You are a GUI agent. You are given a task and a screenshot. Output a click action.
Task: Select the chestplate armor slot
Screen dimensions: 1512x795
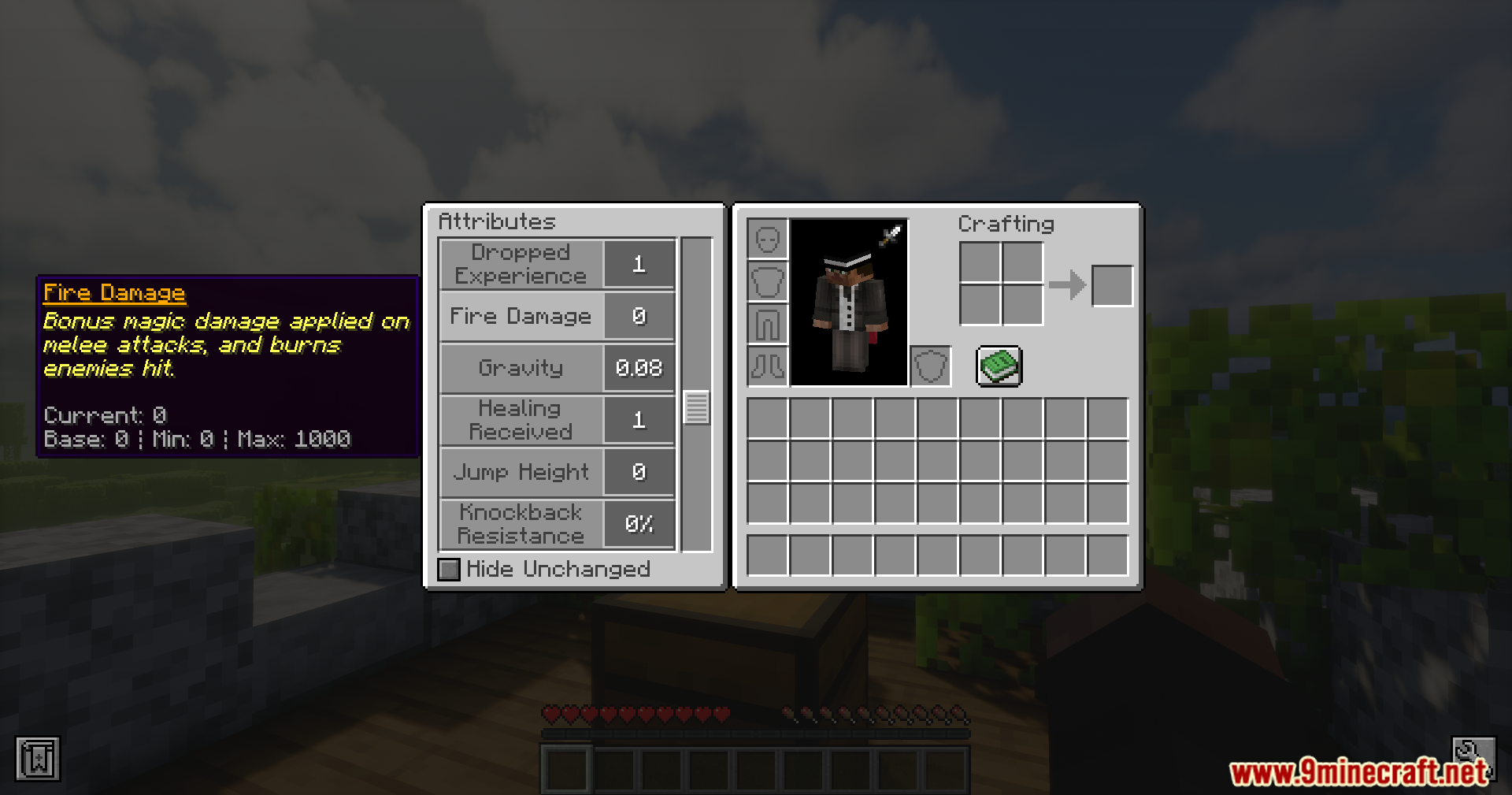click(767, 280)
